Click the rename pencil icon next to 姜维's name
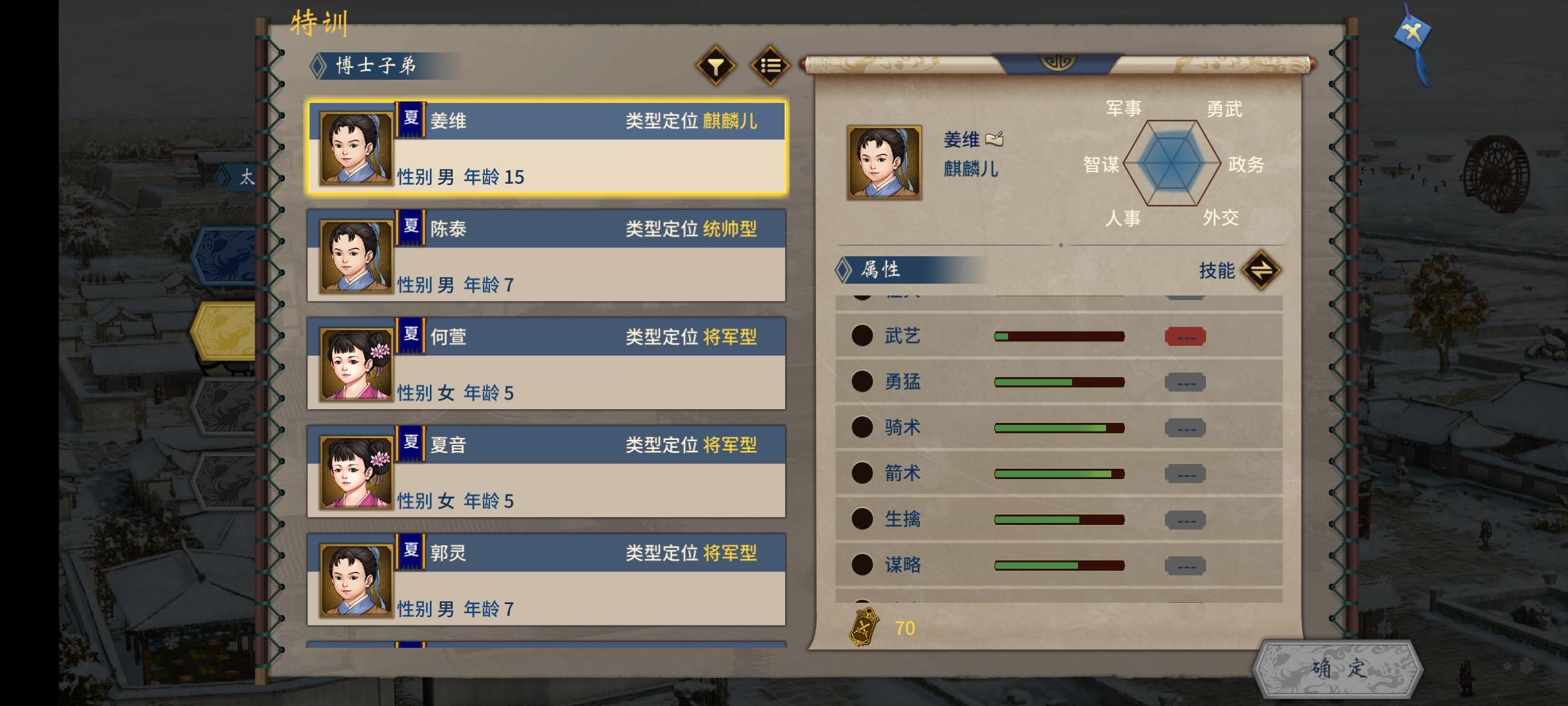The image size is (1568, 706). (996, 140)
